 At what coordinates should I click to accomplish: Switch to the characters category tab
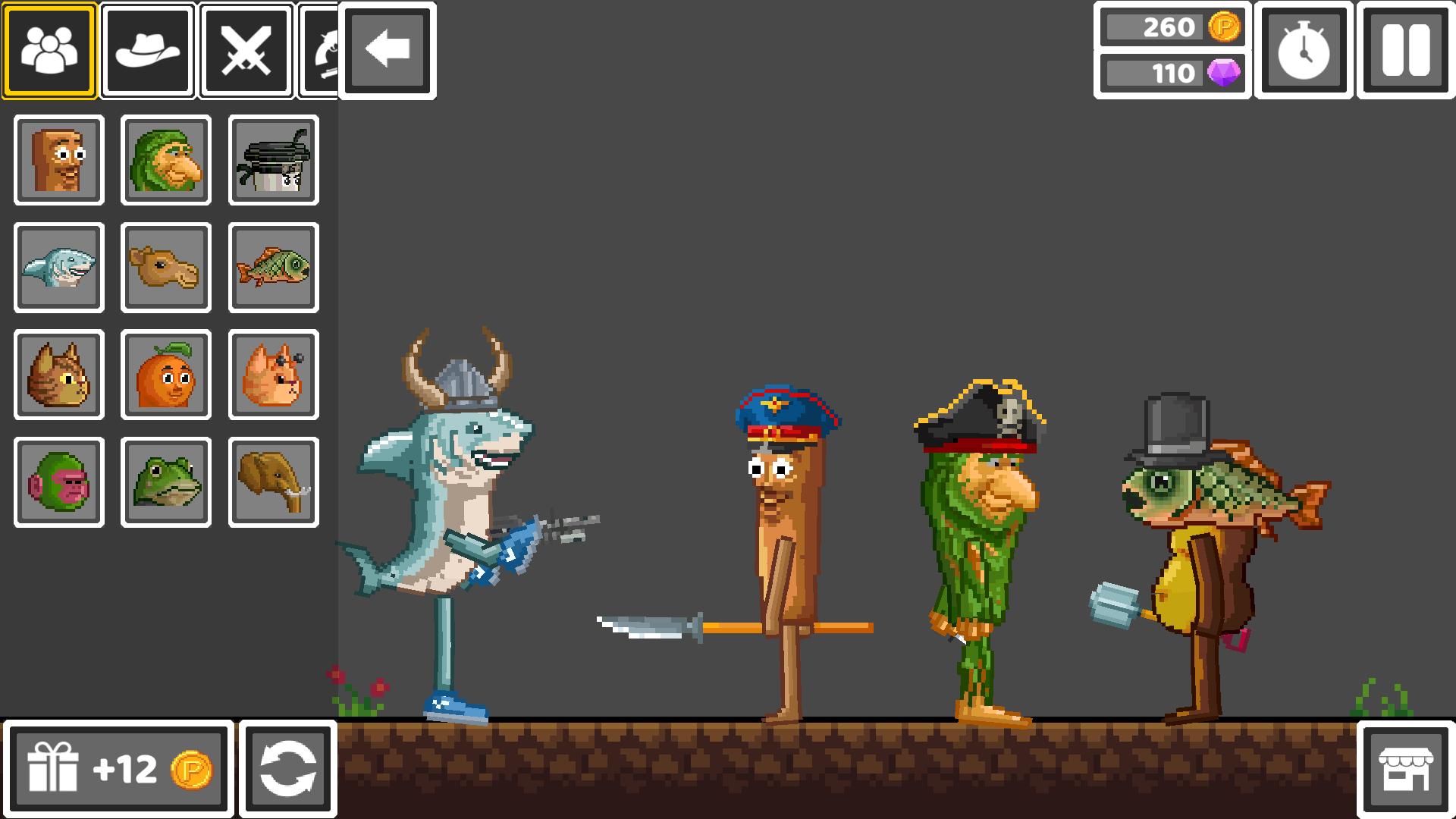tap(50, 50)
